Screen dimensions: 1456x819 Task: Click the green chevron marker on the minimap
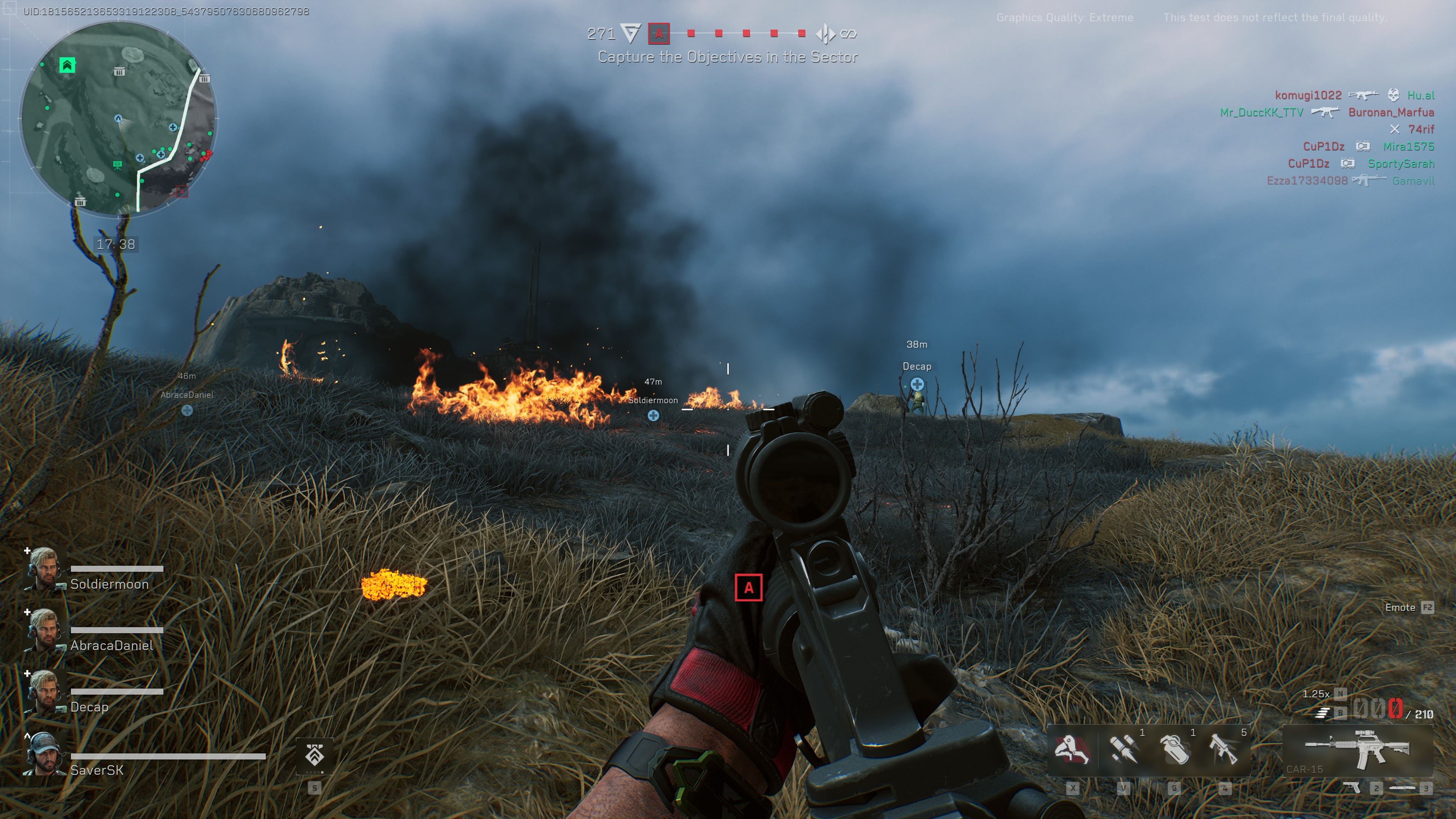pyautogui.click(x=67, y=65)
